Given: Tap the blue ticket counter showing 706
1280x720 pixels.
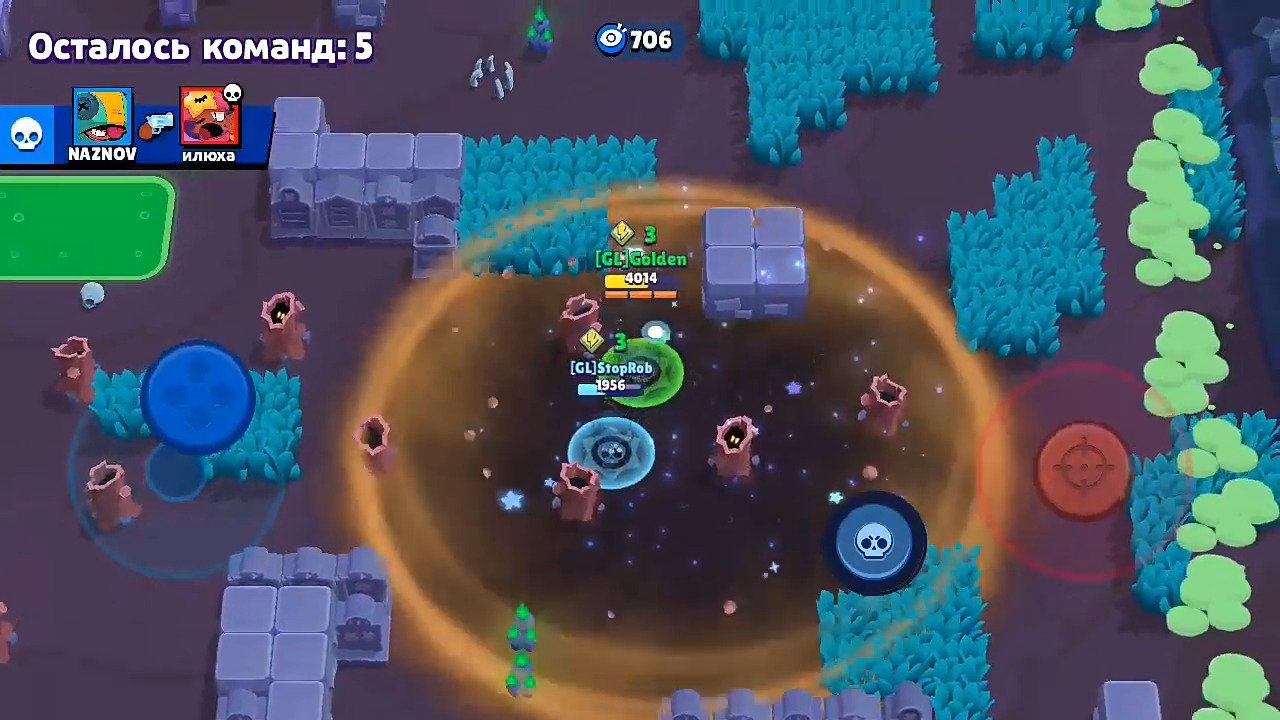Looking at the screenshot, I should coord(636,40).
